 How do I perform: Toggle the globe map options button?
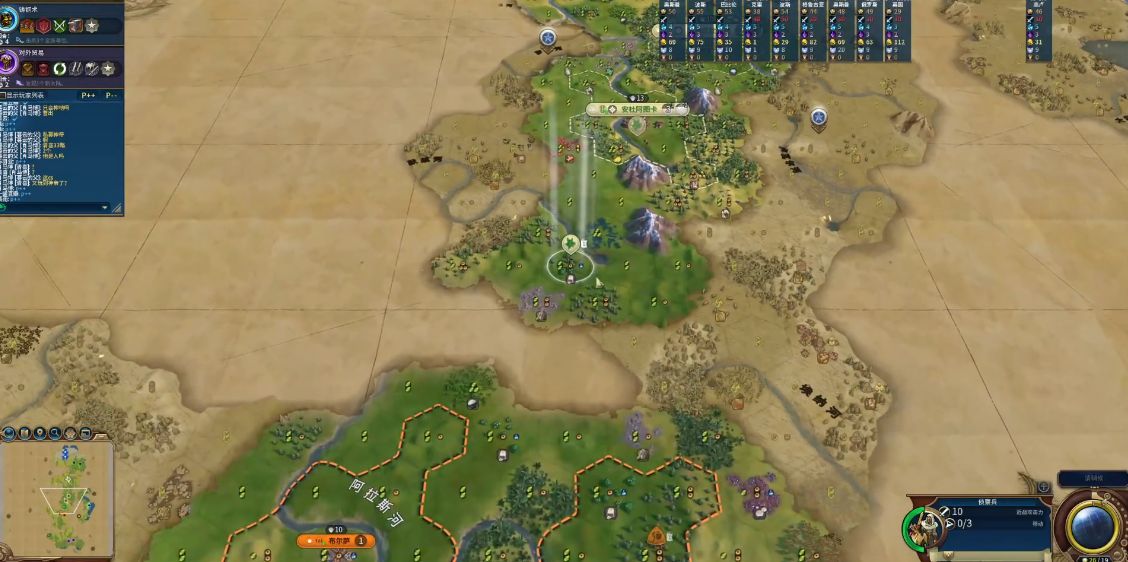(x=8, y=433)
